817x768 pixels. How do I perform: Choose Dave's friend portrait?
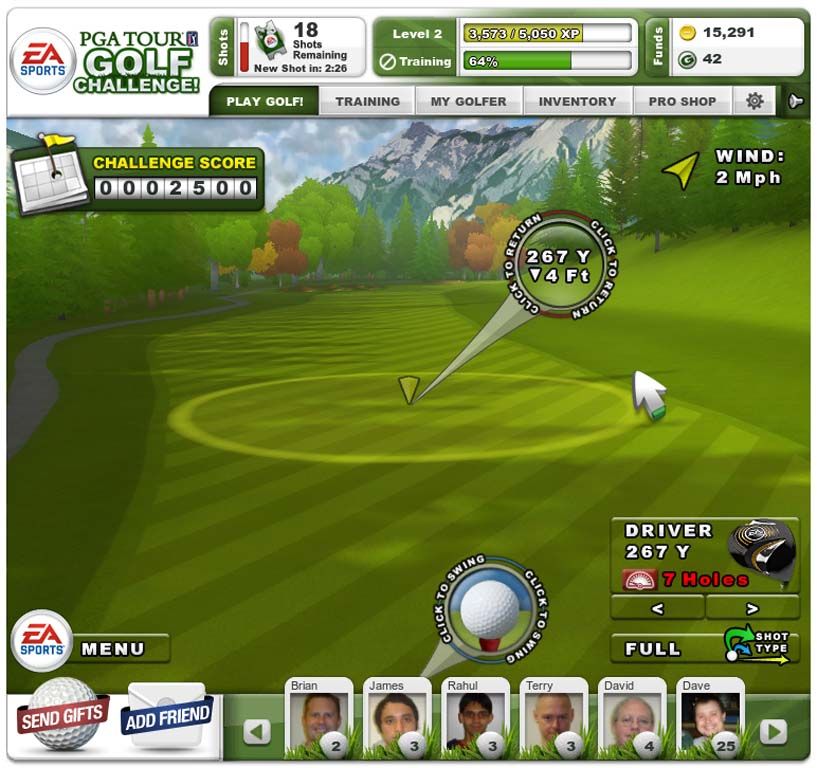tap(709, 719)
